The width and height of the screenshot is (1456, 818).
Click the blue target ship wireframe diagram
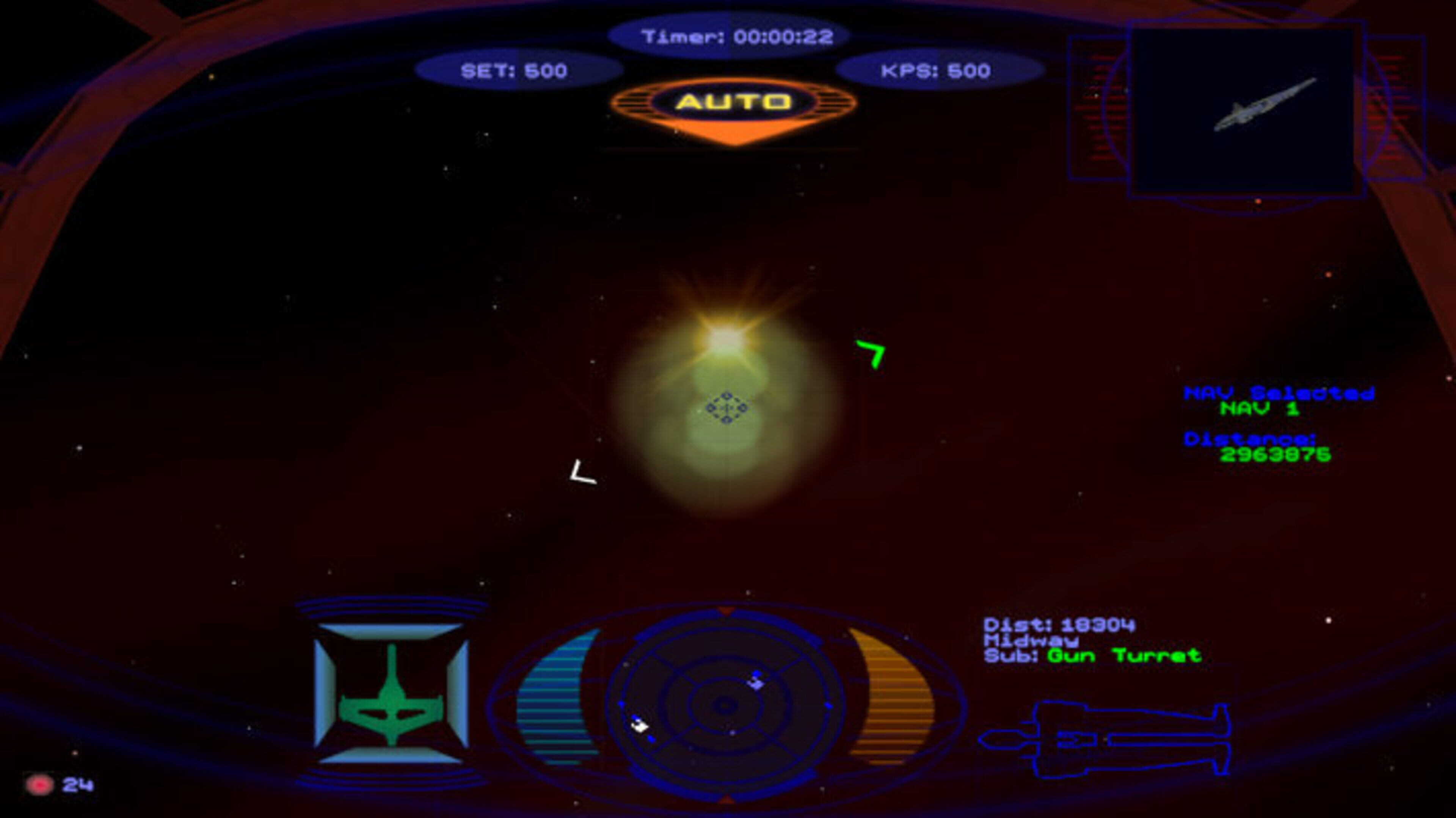1105,739
